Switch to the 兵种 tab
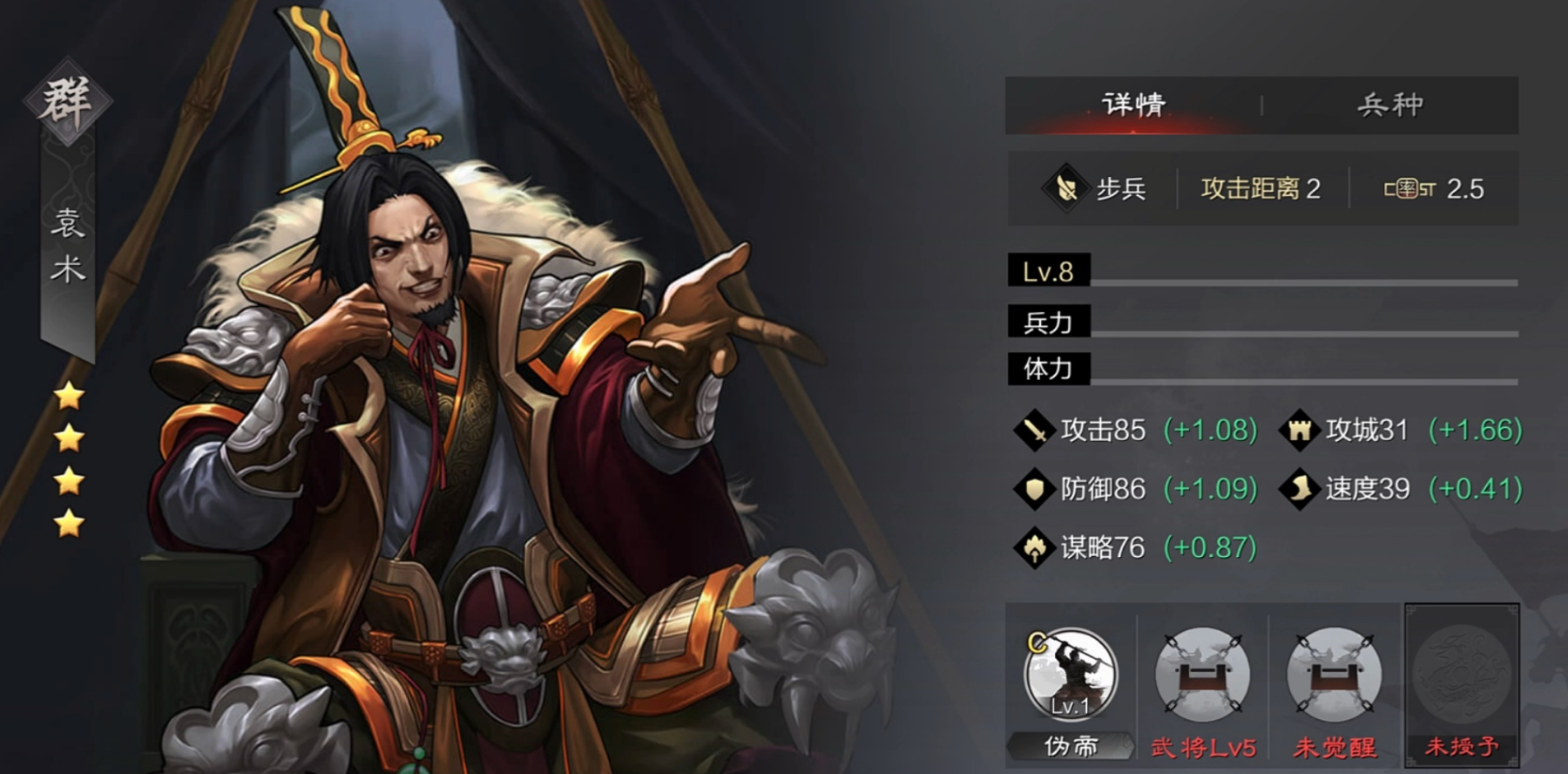This screenshot has width=1568, height=774. coord(1389,105)
